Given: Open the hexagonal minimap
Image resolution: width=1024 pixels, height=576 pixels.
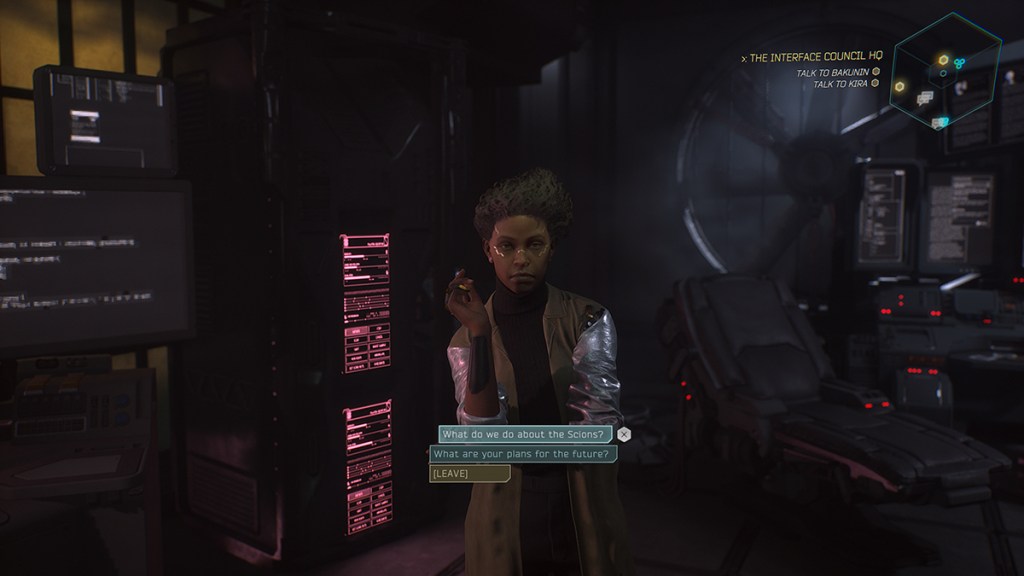Looking at the screenshot, I should click(944, 70).
